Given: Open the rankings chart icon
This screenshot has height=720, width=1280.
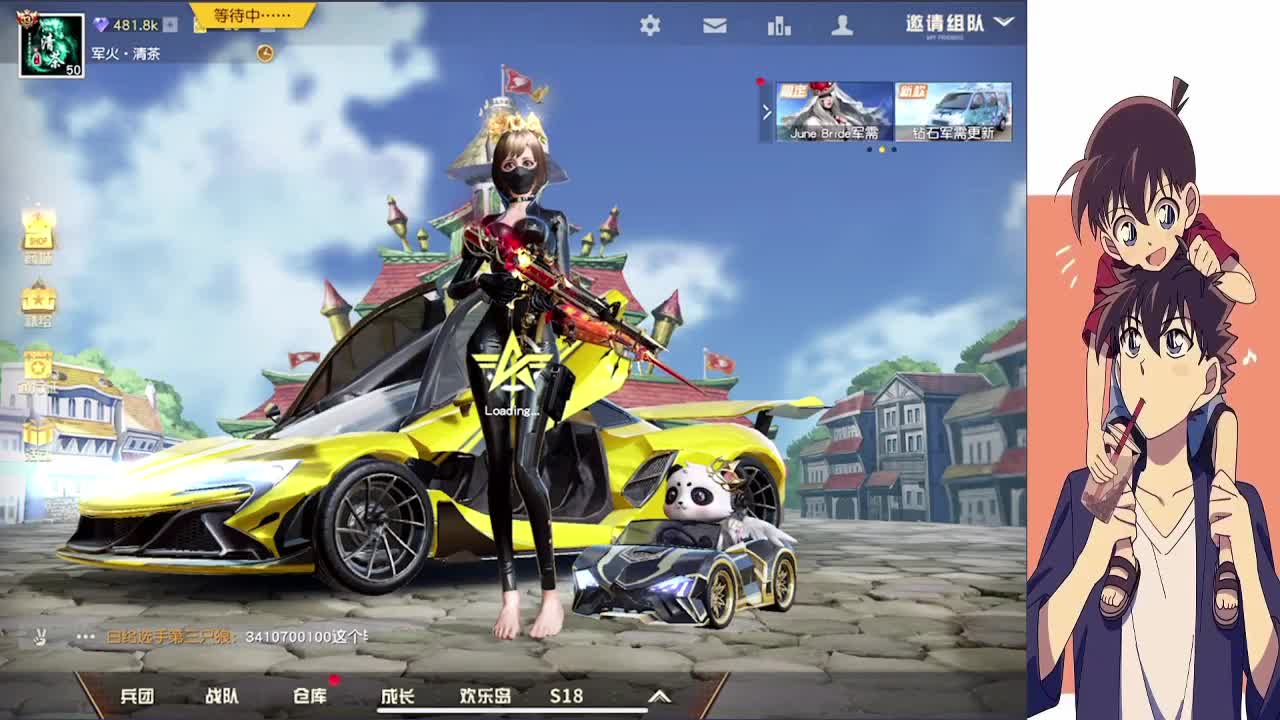Looking at the screenshot, I should pyautogui.click(x=779, y=26).
